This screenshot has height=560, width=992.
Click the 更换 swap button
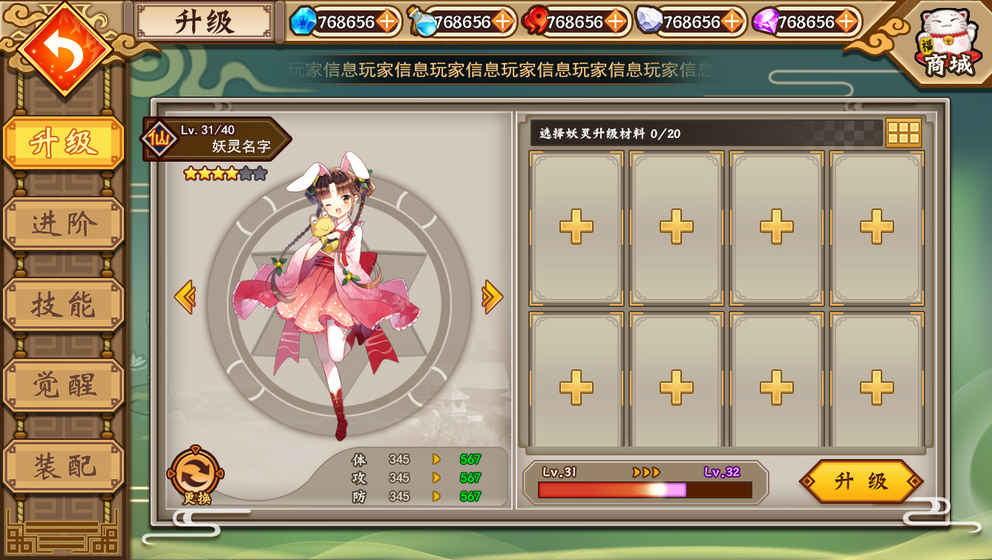pyautogui.click(x=195, y=474)
